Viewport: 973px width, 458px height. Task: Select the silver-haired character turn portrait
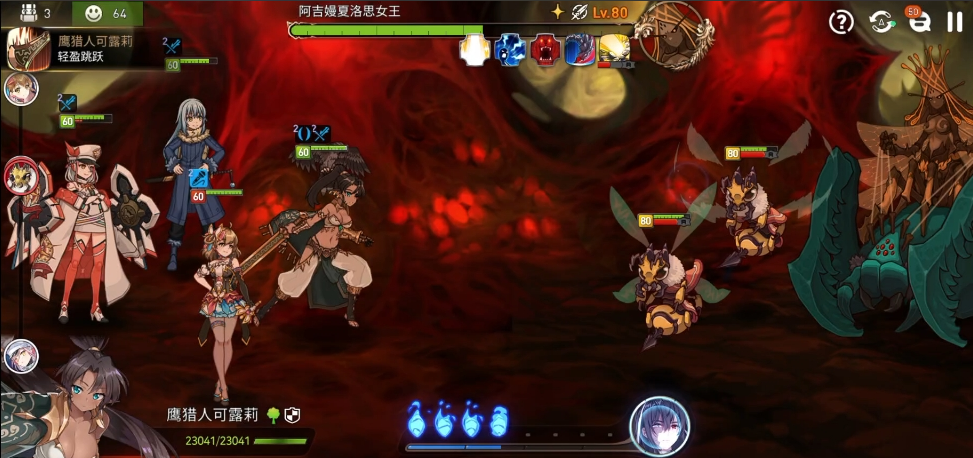20,355
